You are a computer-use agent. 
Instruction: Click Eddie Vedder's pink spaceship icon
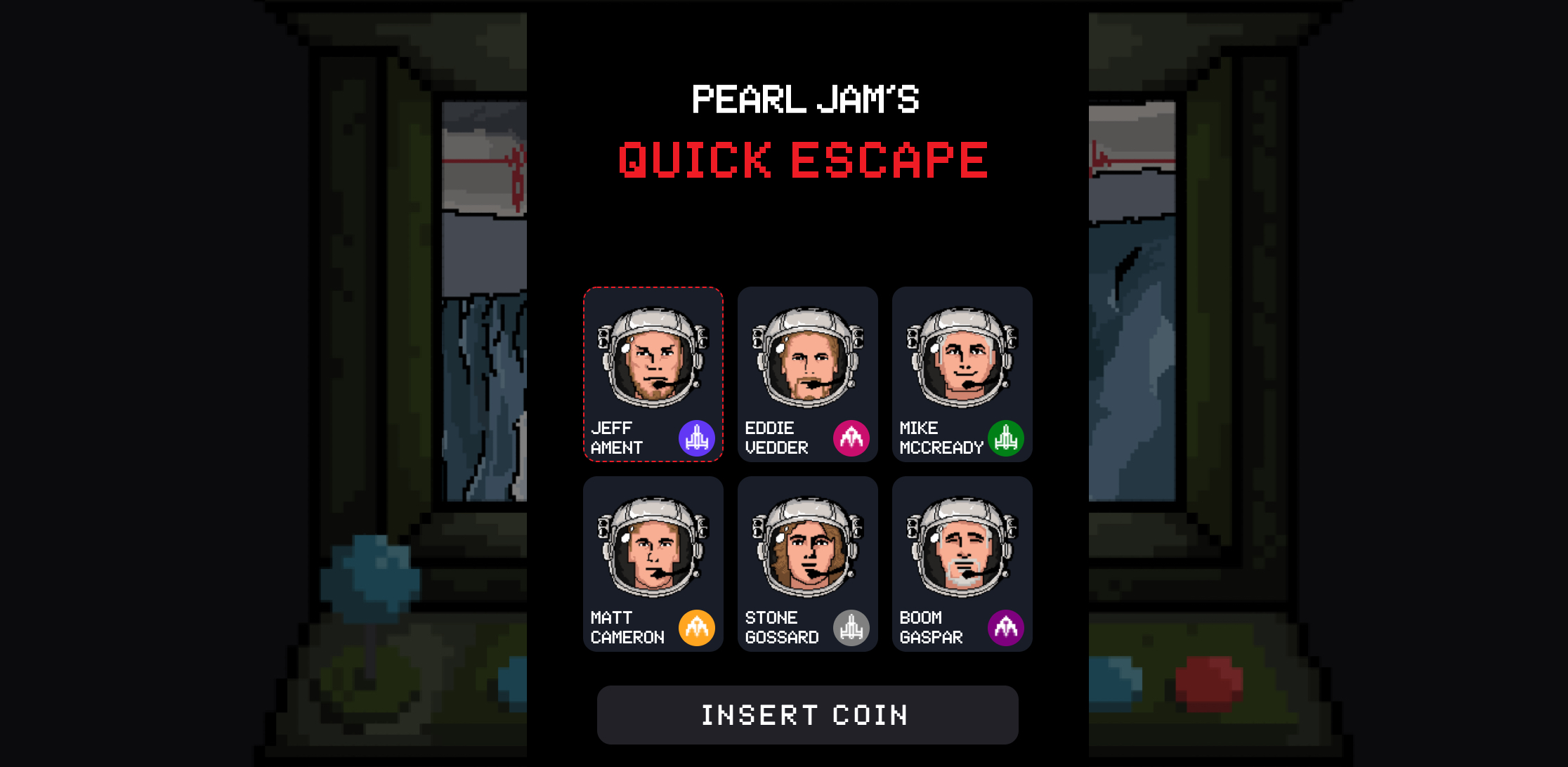pos(851,437)
